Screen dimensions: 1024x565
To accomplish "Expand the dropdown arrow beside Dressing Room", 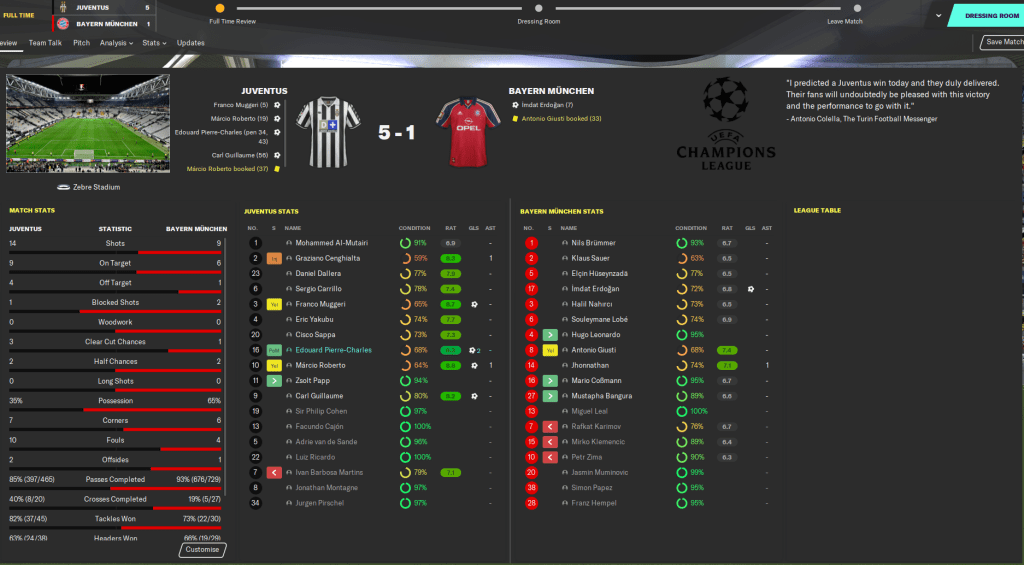I will [937, 16].
